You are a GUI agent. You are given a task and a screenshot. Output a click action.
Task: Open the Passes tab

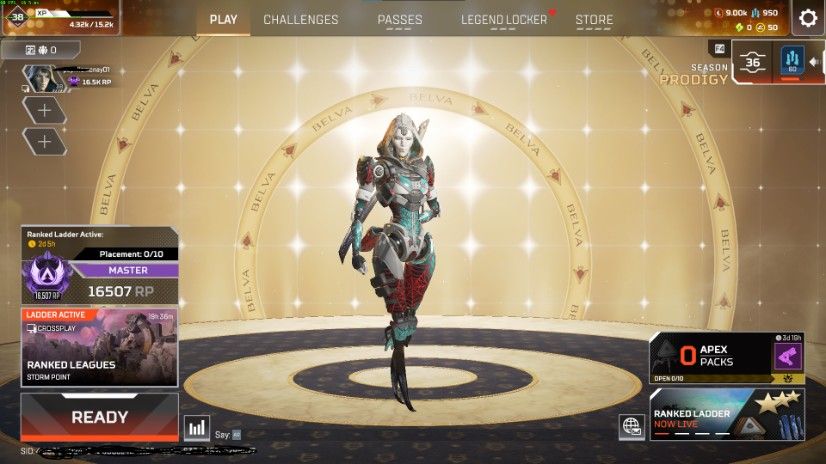399,20
